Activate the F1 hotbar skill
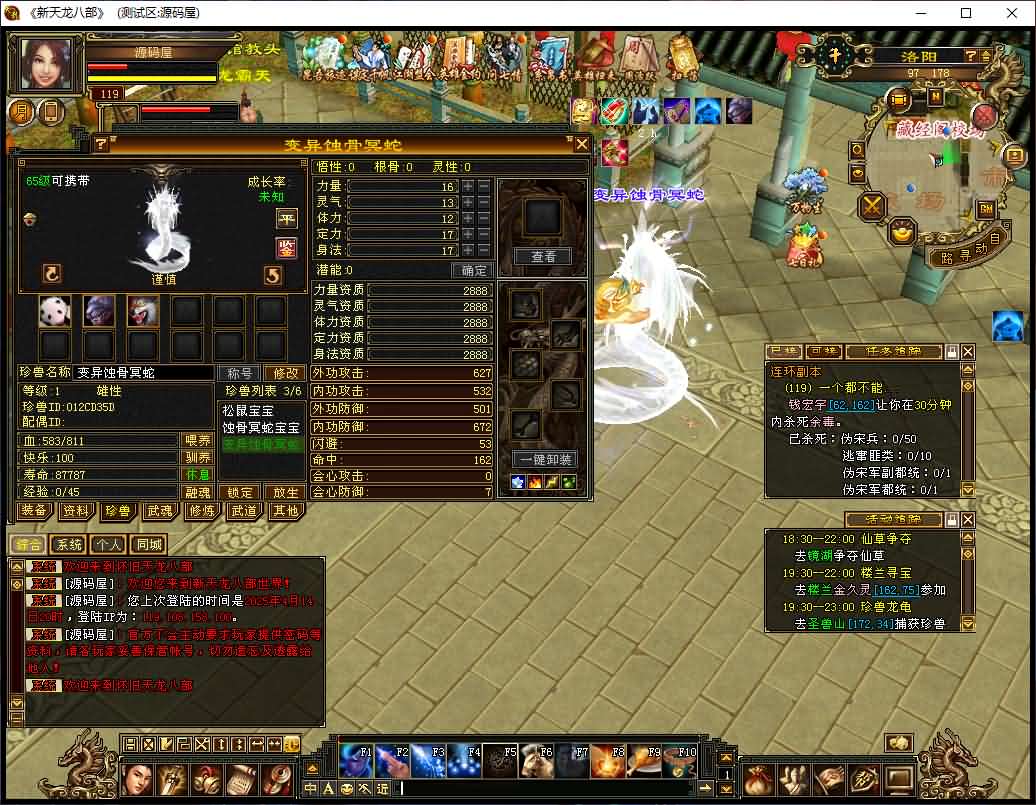The image size is (1036, 805). [356, 761]
